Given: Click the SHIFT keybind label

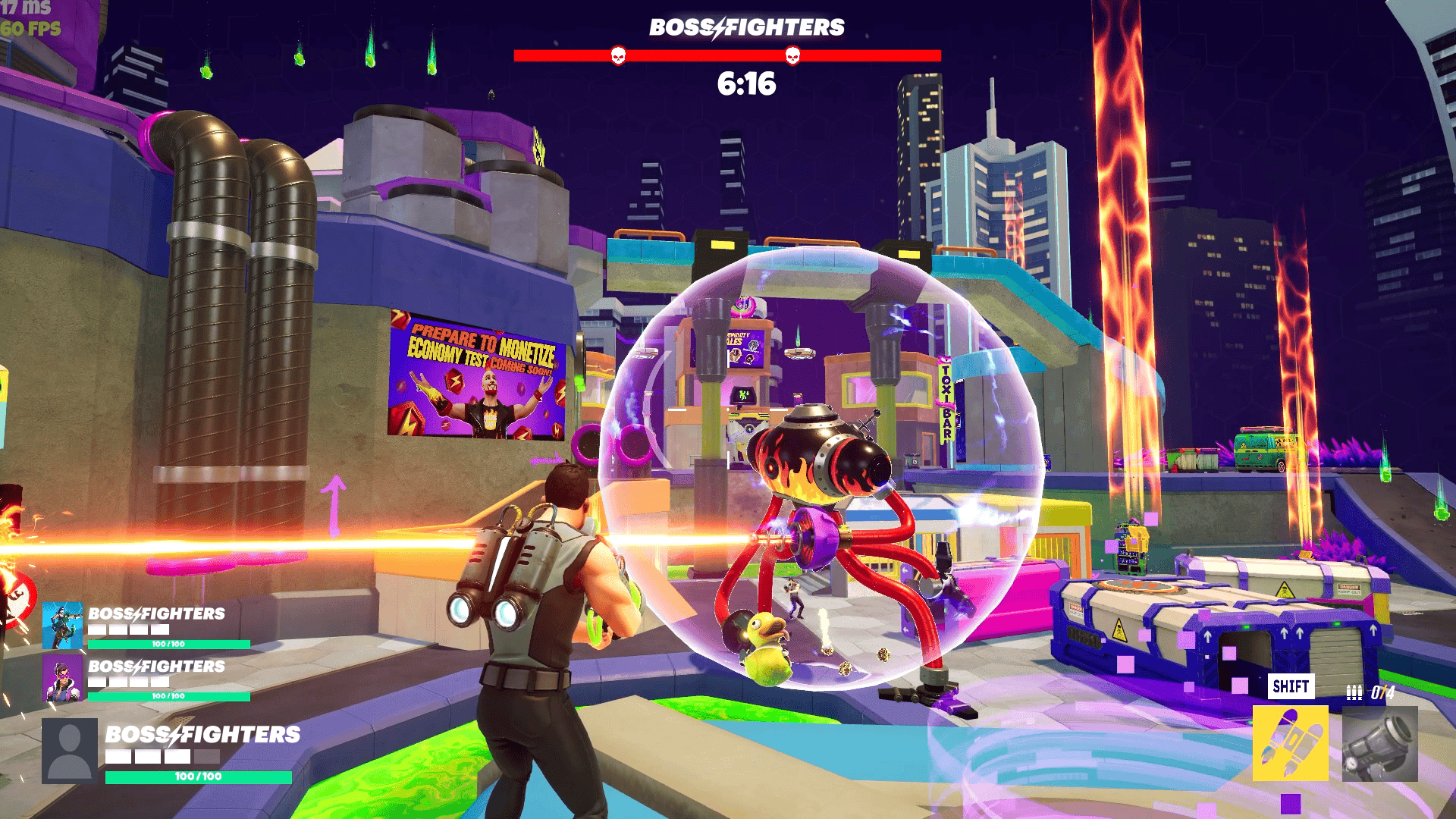Looking at the screenshot, I should coord(1292,686).
